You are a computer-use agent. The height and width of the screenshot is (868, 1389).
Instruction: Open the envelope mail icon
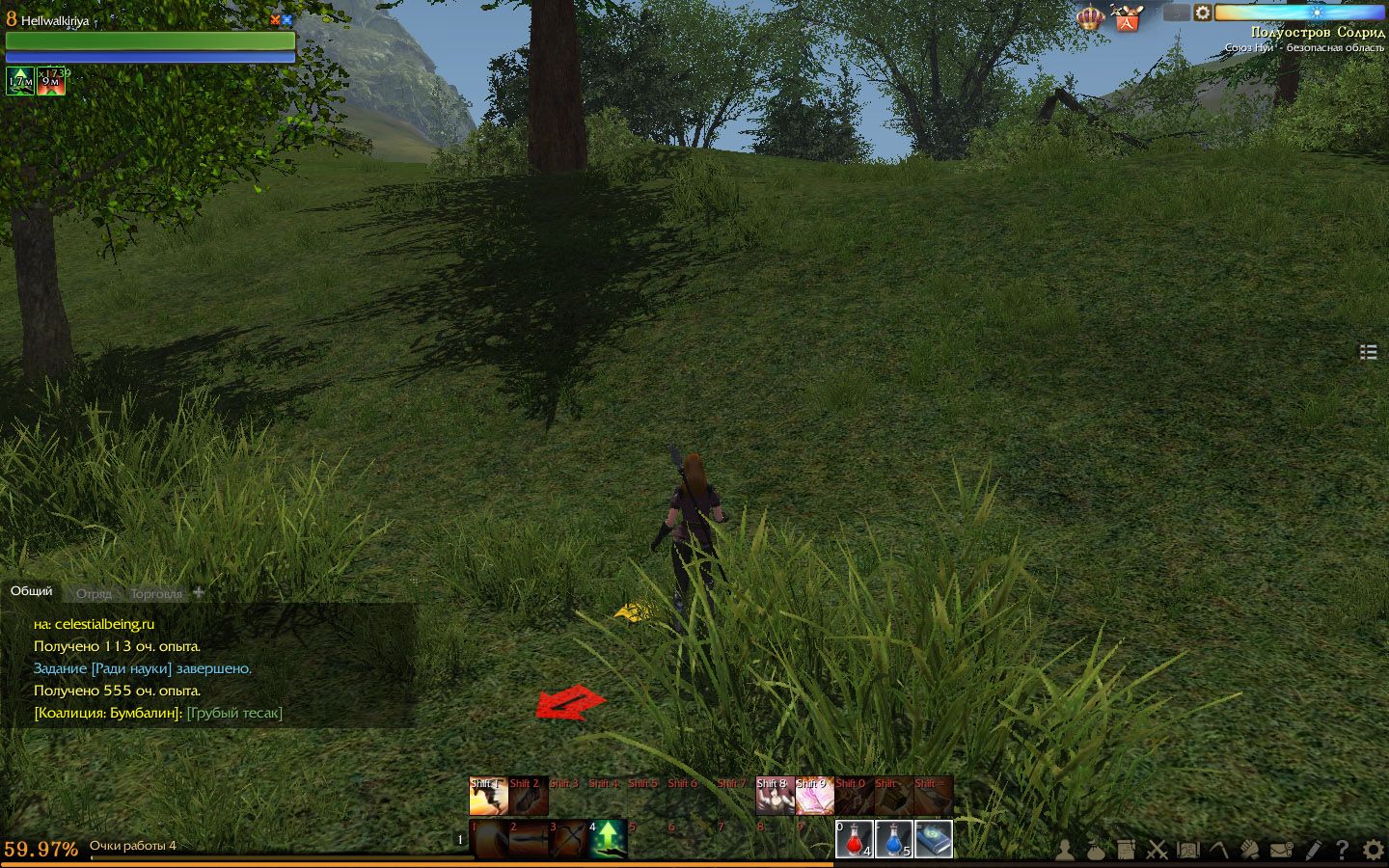pos(1281,850)
